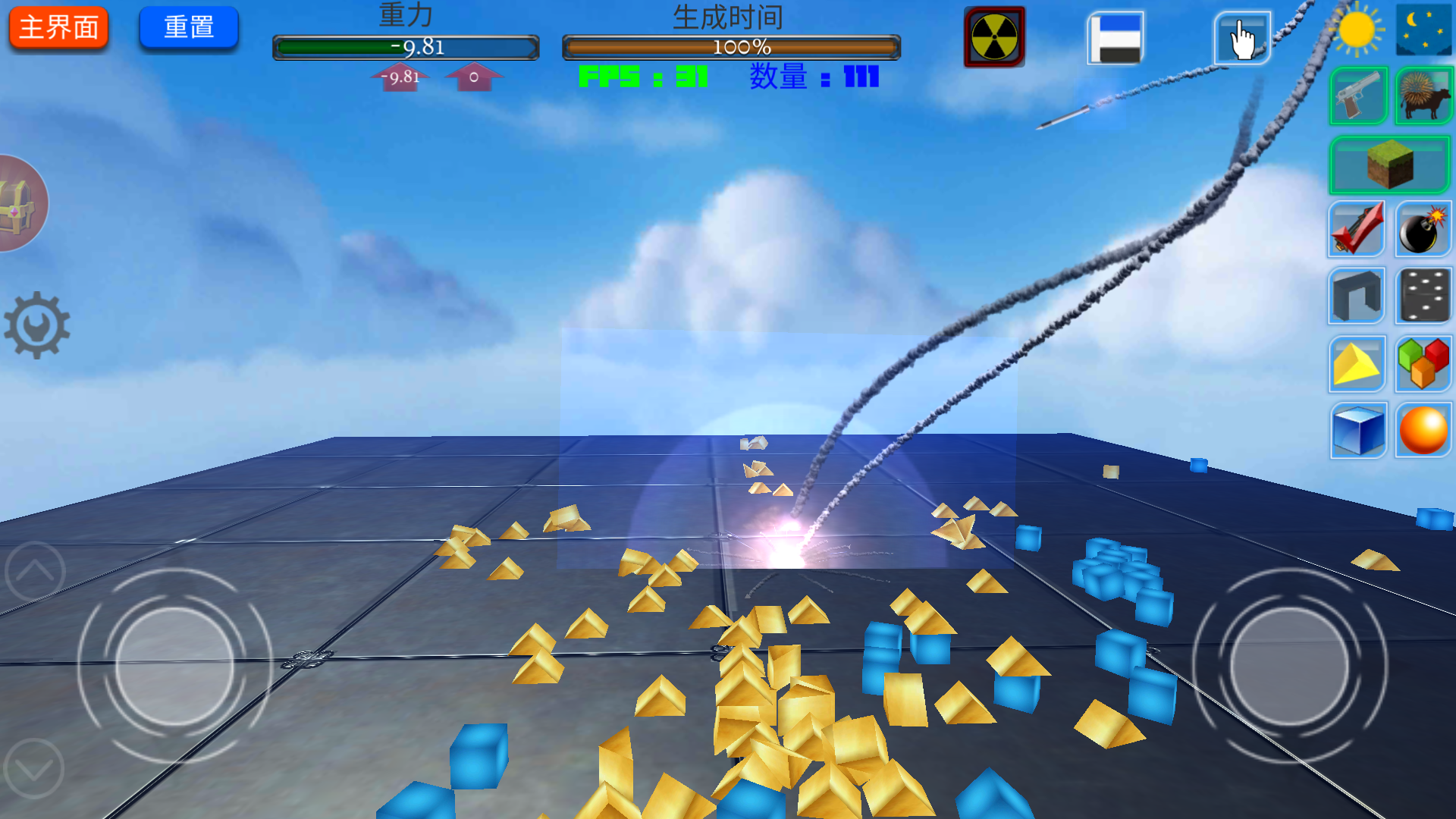Return to main menu via 主界面 button
Viewport: 1456px width, 819px height.
[x=58, y=28]
